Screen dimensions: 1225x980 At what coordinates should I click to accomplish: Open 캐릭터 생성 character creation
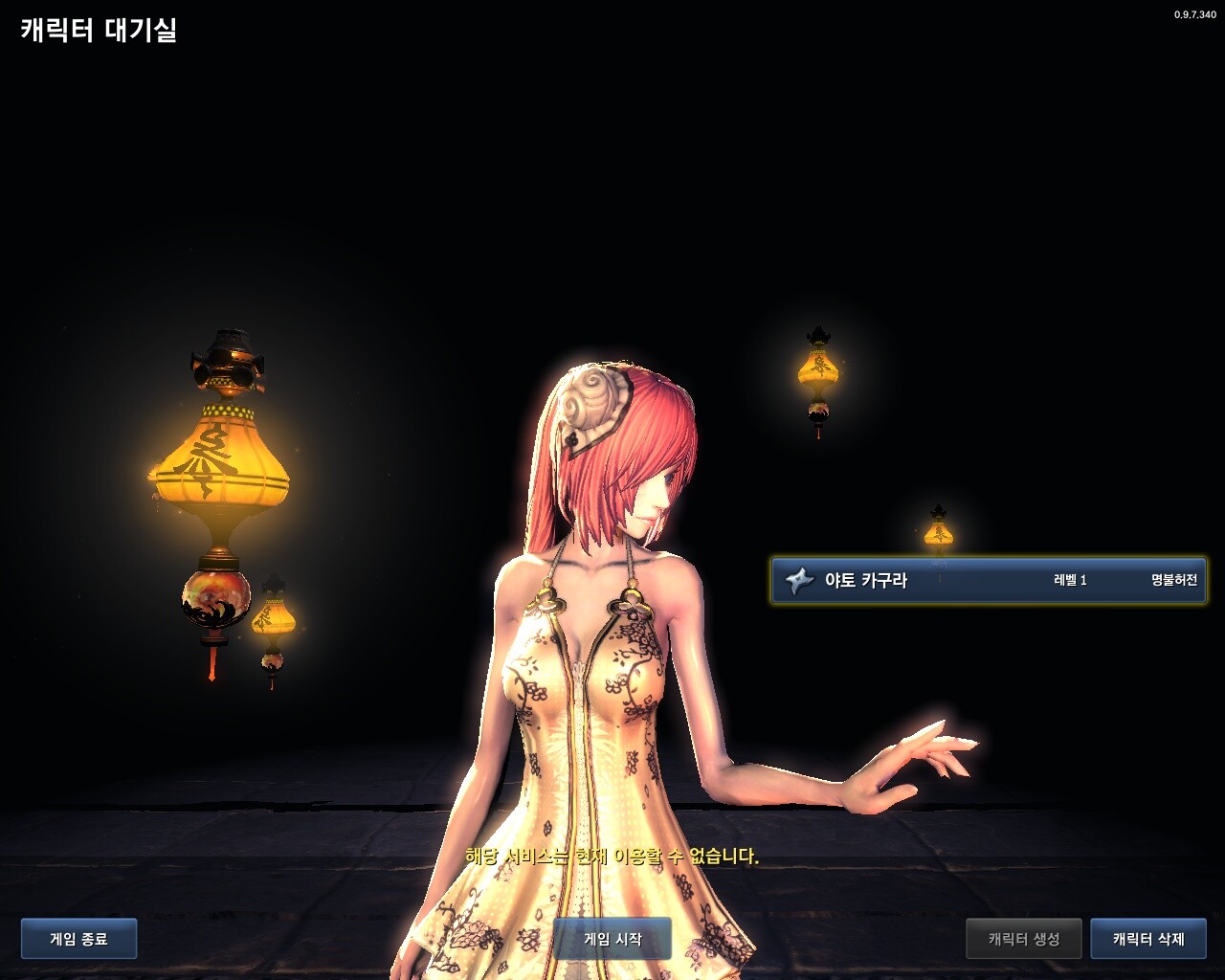coord(1024,939)
